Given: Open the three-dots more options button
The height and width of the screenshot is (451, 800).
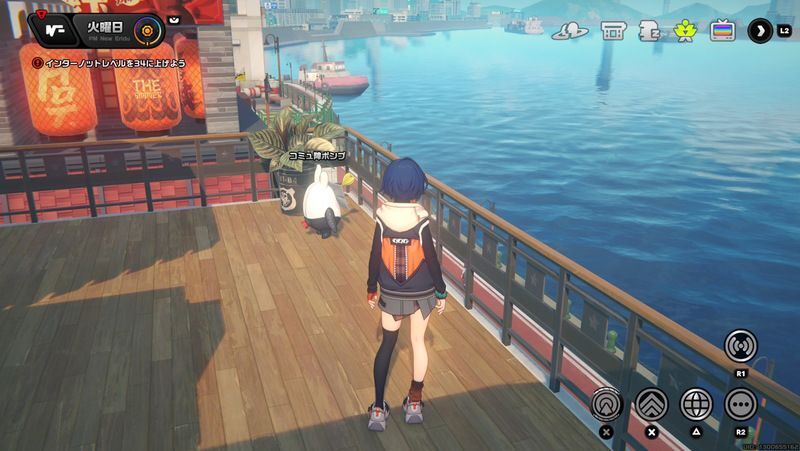Looking at the screenshot, I should click(741, 404).
